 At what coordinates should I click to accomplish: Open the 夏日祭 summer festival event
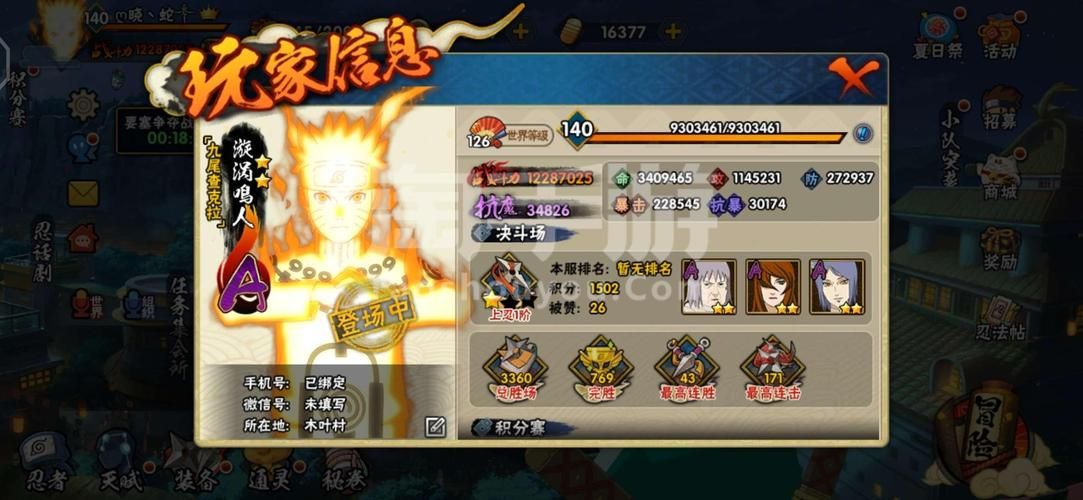[937, 36]
